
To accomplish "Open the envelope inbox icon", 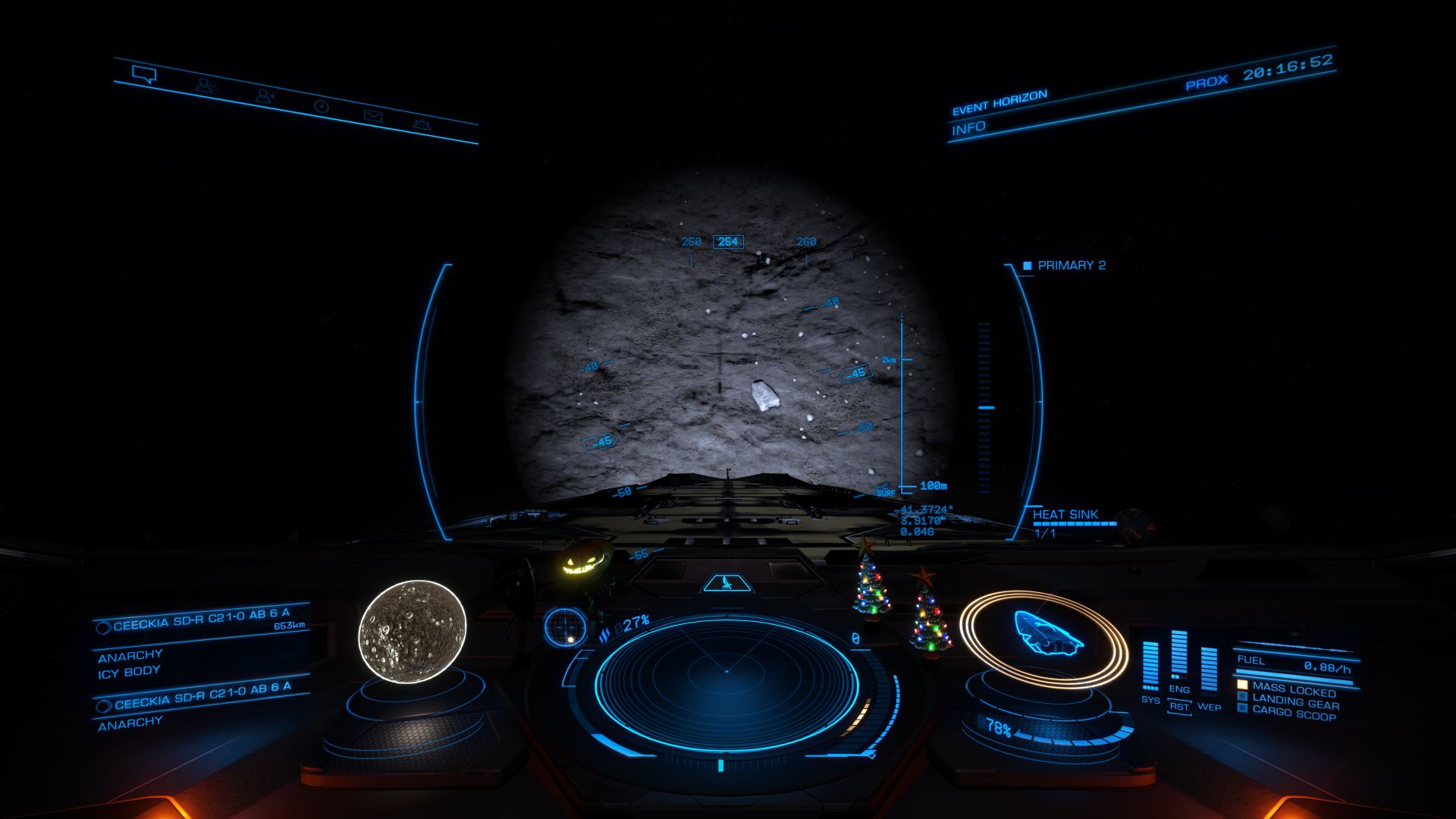I will click(x=373, y=115).
